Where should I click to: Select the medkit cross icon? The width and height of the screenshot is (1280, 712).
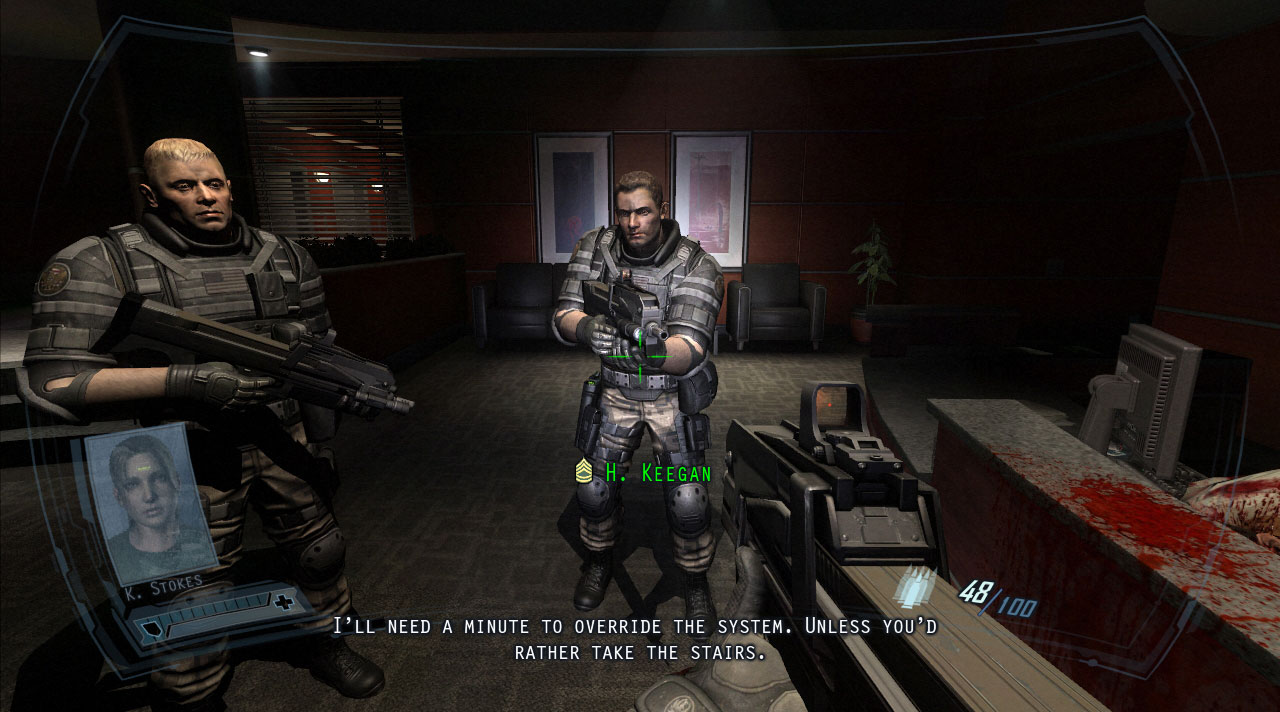285,601
